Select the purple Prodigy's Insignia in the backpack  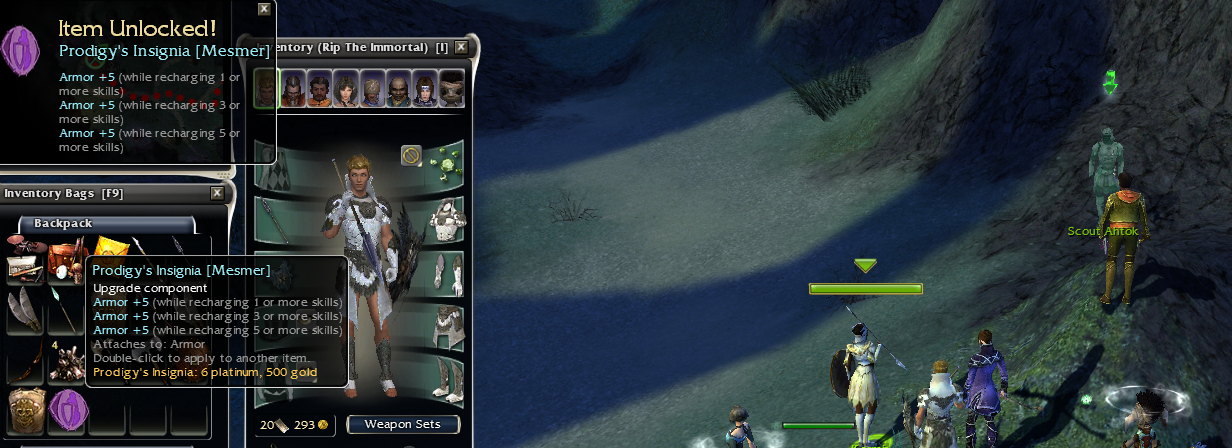tap(66, 409)
